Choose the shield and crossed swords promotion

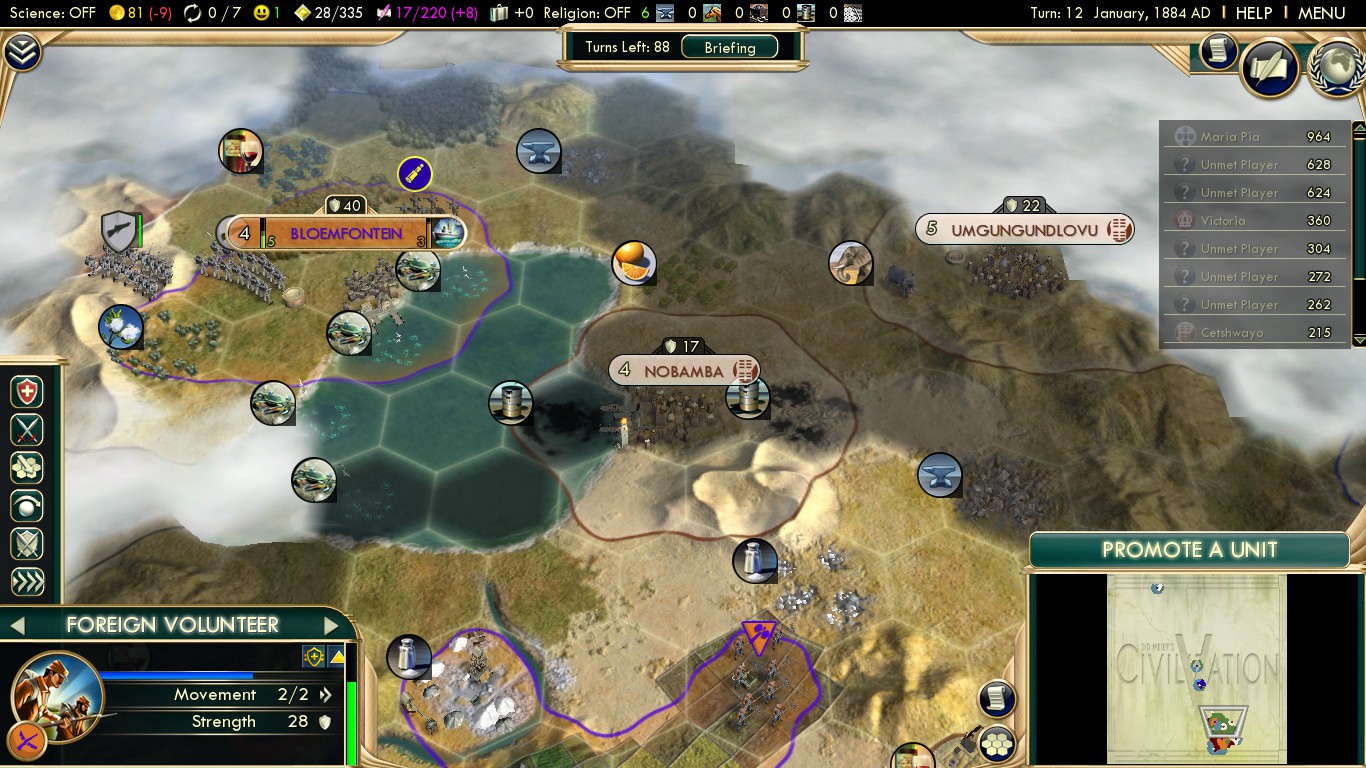point(27,544)
